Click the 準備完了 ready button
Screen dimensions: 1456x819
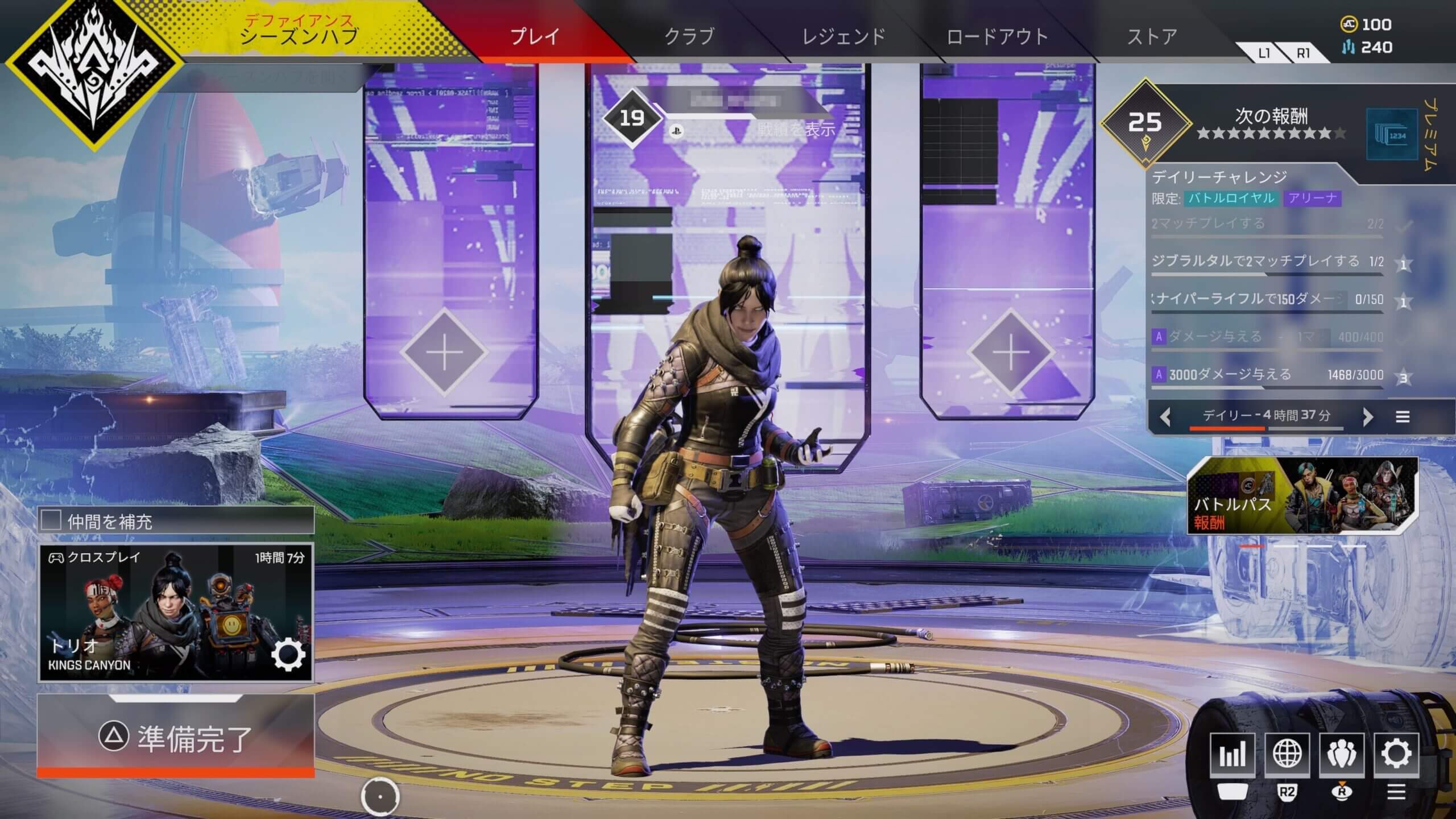click(x=175, y=738)
